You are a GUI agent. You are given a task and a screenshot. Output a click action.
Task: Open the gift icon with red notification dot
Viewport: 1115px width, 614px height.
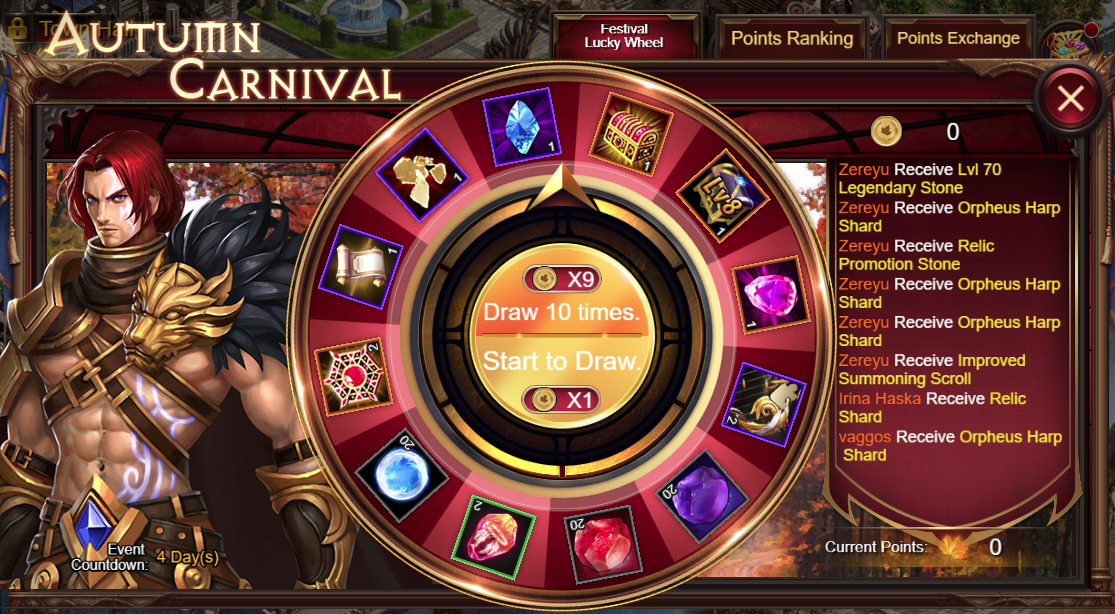pyautogui.click(x=1068, y=40)
